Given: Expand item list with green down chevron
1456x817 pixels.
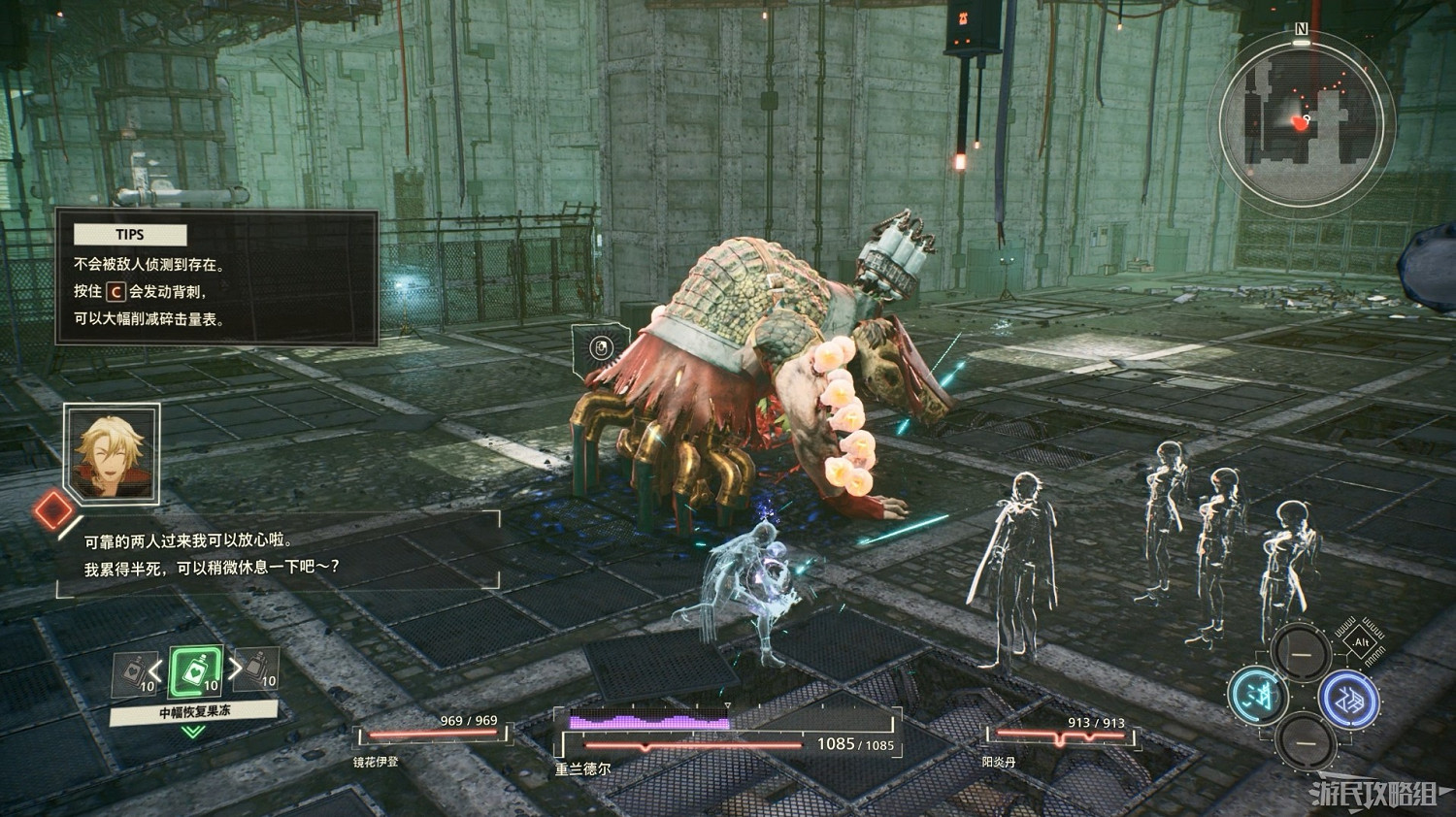Looking at the screenshot, I should [193, 732].
